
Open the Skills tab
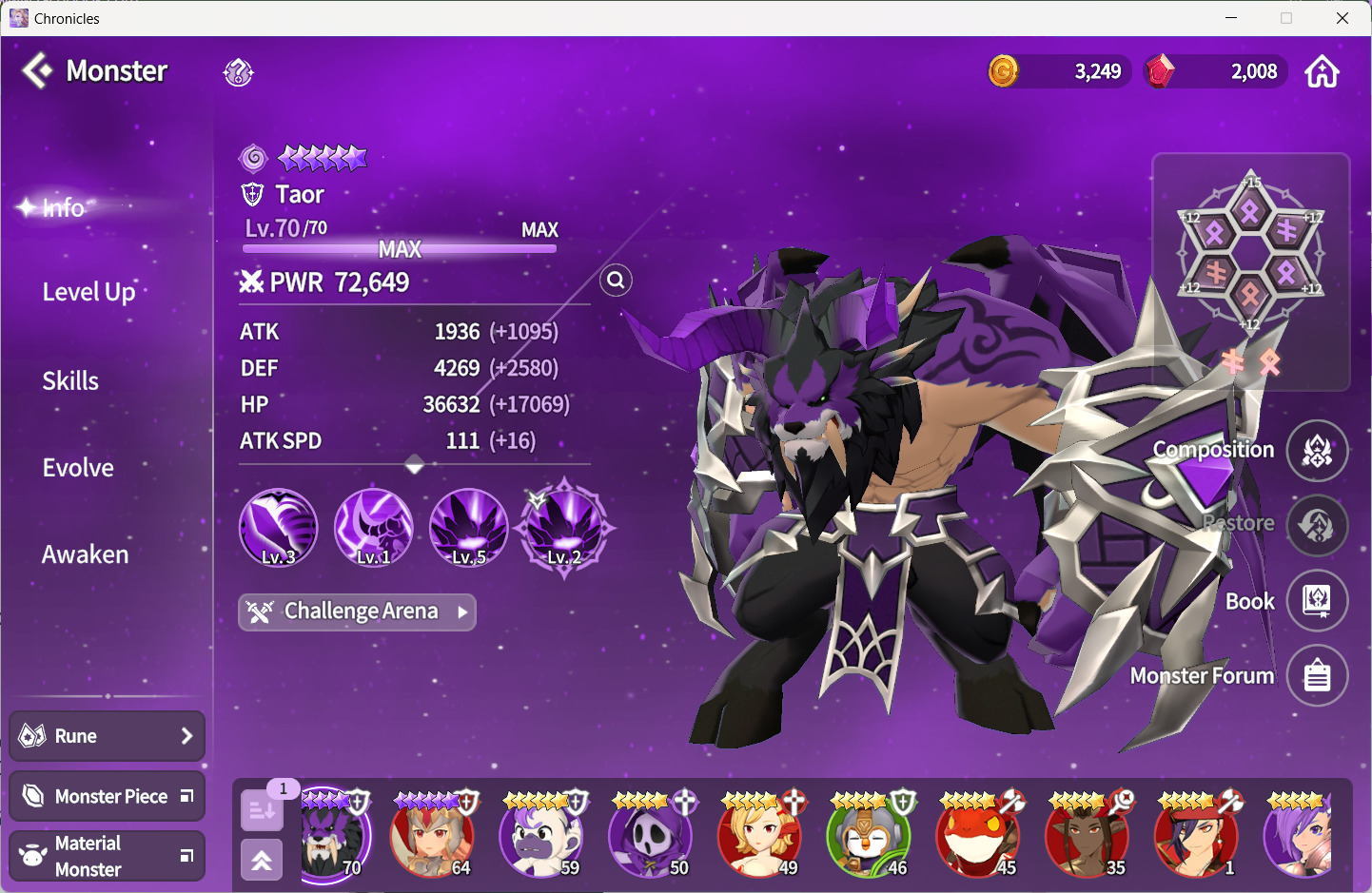tap(70, 381)
